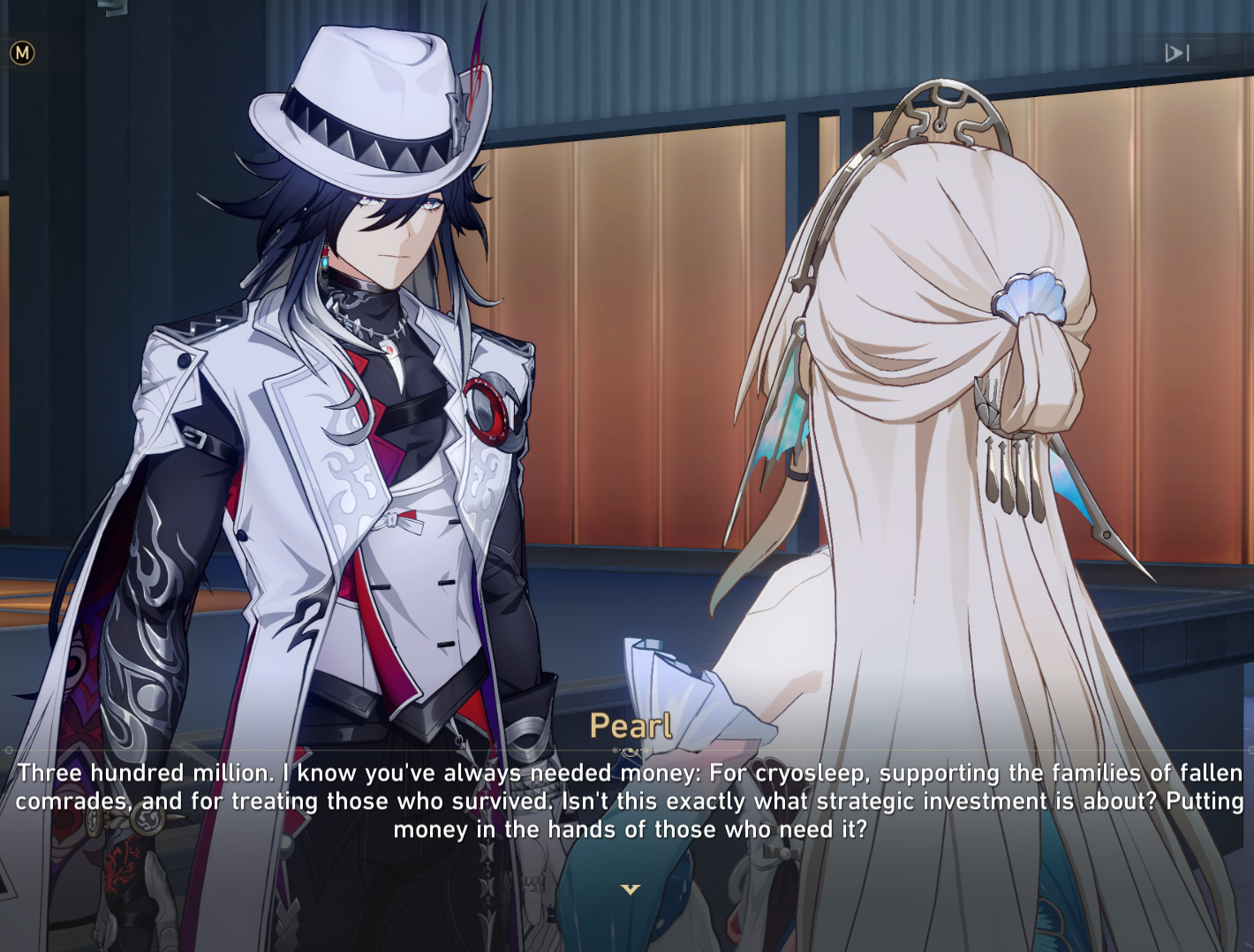Advance dialogue with the yellow arrow
Image resolution: width=1254 pixels, height=952 pixels.
pos(630,889)
